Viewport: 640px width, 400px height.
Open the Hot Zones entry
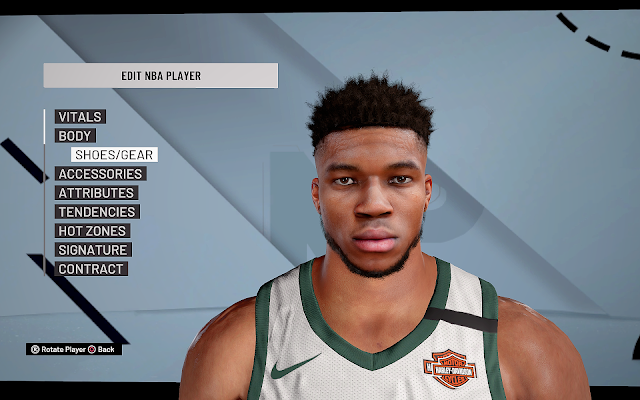91,231
